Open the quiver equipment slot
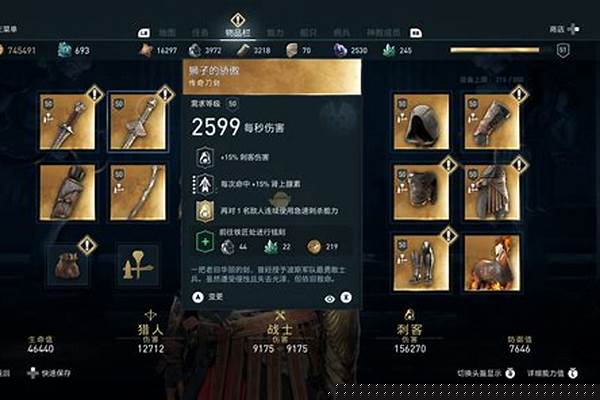 click(68, 191)
